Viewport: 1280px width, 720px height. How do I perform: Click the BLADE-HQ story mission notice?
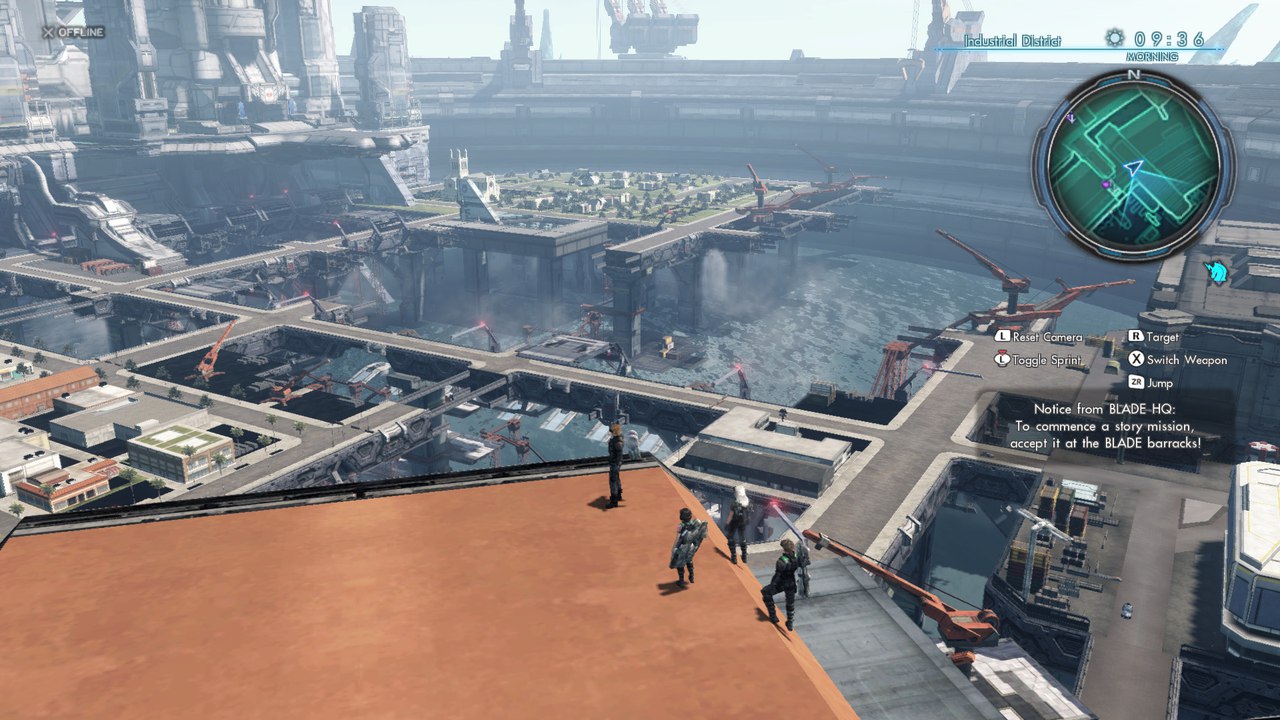tap(1104, 425)
